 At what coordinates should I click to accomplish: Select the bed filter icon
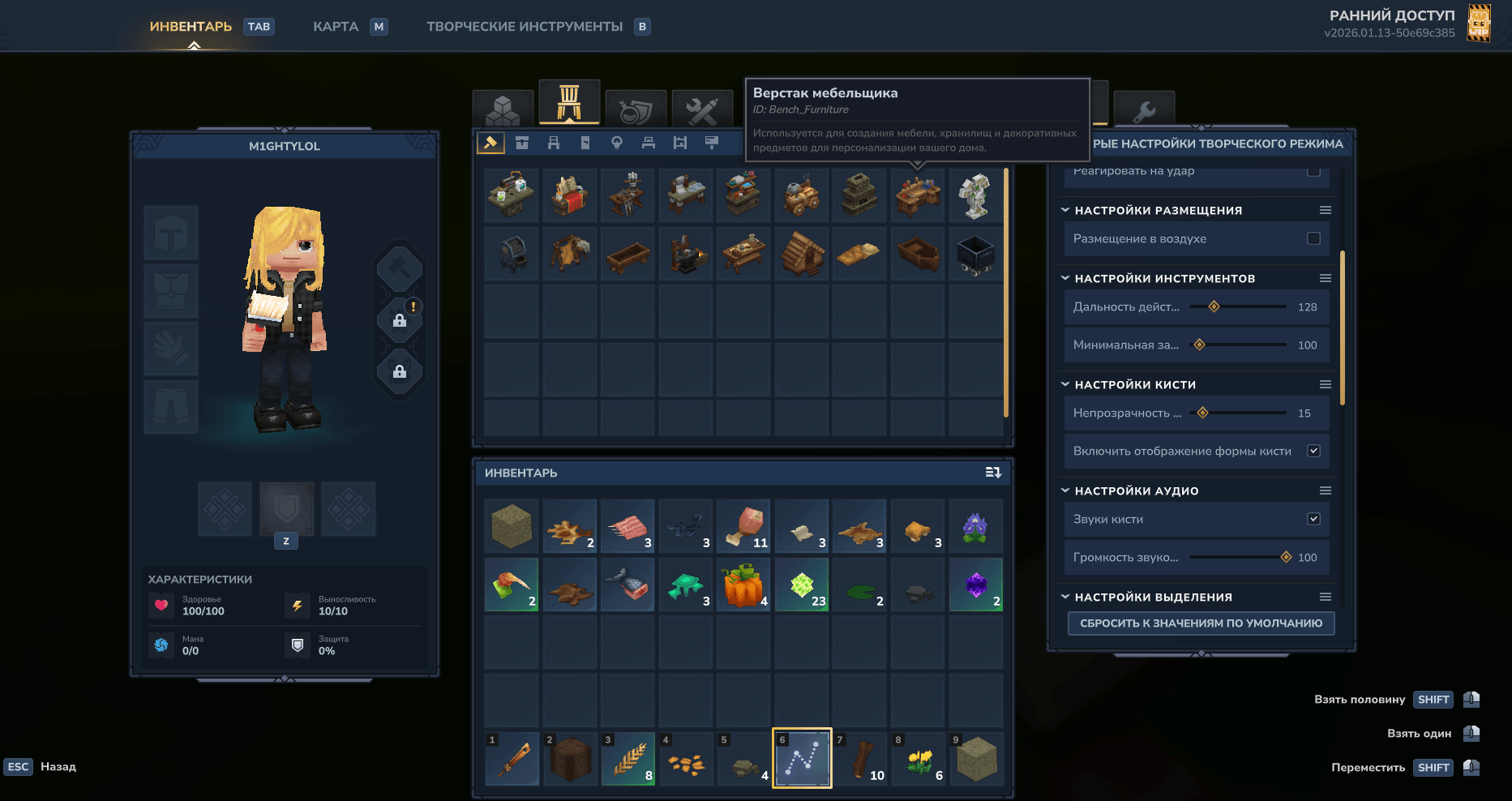tap(649, 142)
